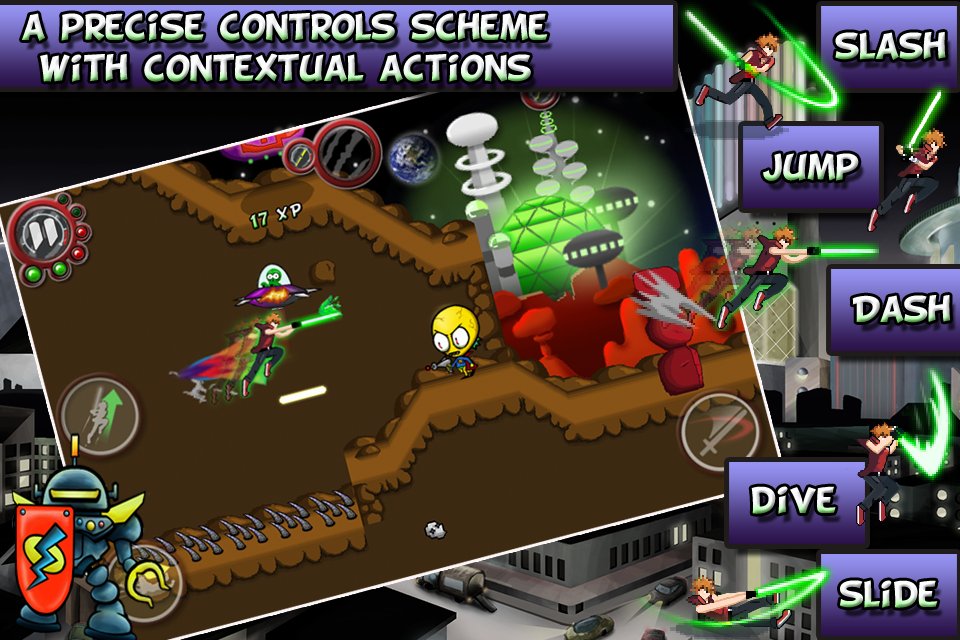
Task: Tap the sword slash attack button
Action: coord(718,432)
